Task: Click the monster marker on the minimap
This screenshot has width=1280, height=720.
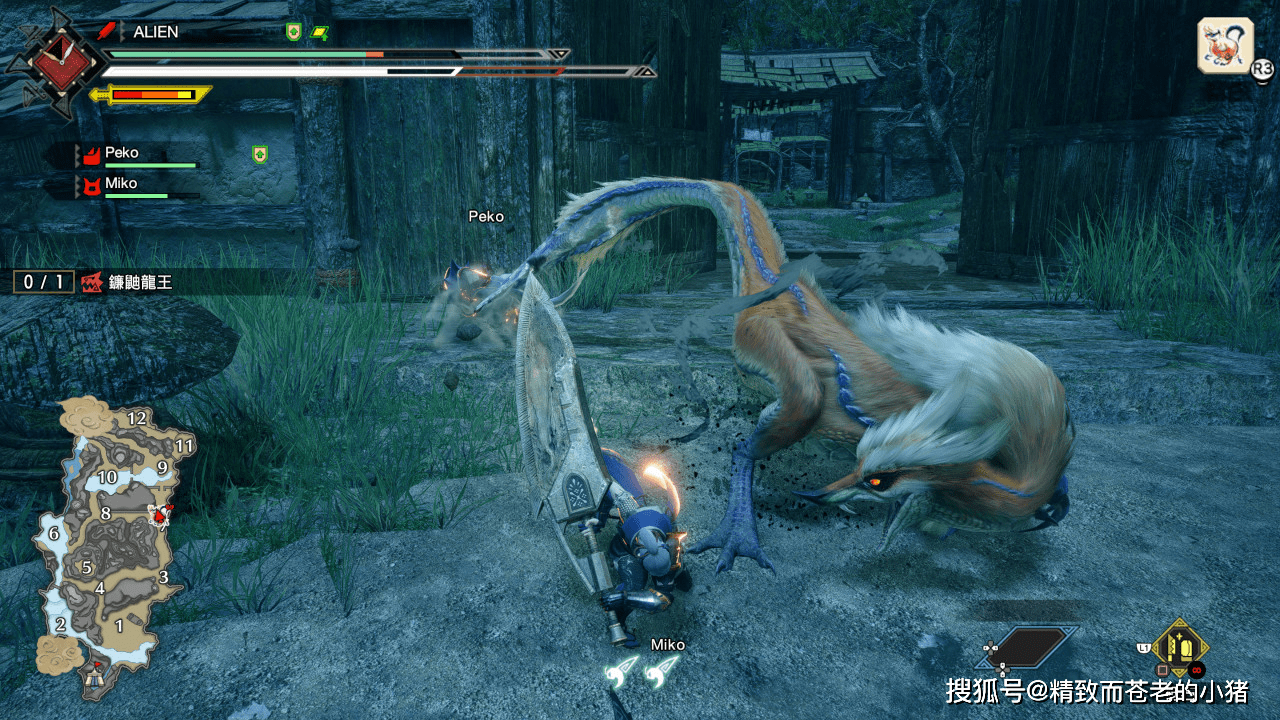Action: pos(159,515)
